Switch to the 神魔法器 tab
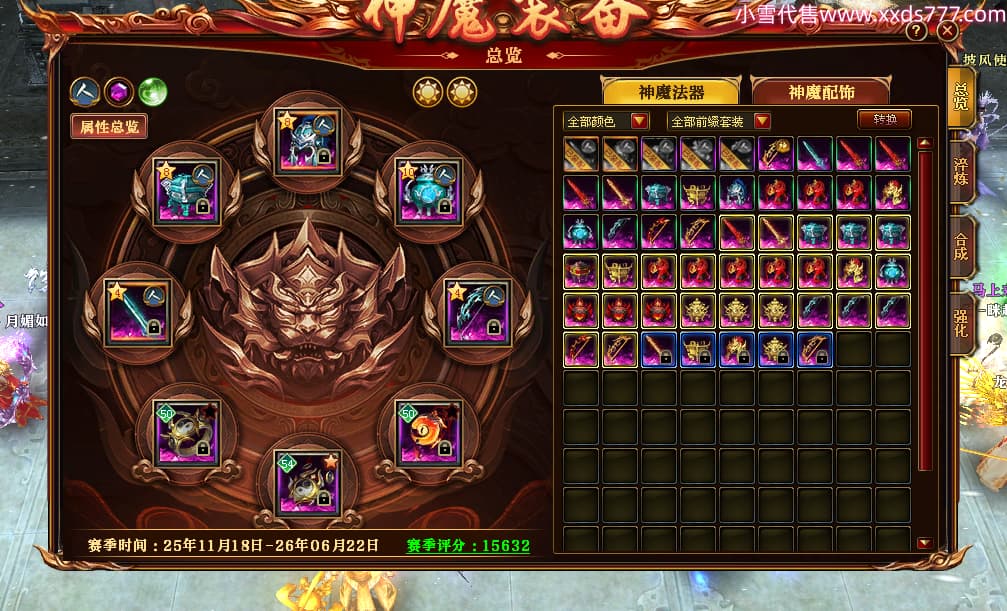This screenshot has height=611, width=1007. (671, 92)
